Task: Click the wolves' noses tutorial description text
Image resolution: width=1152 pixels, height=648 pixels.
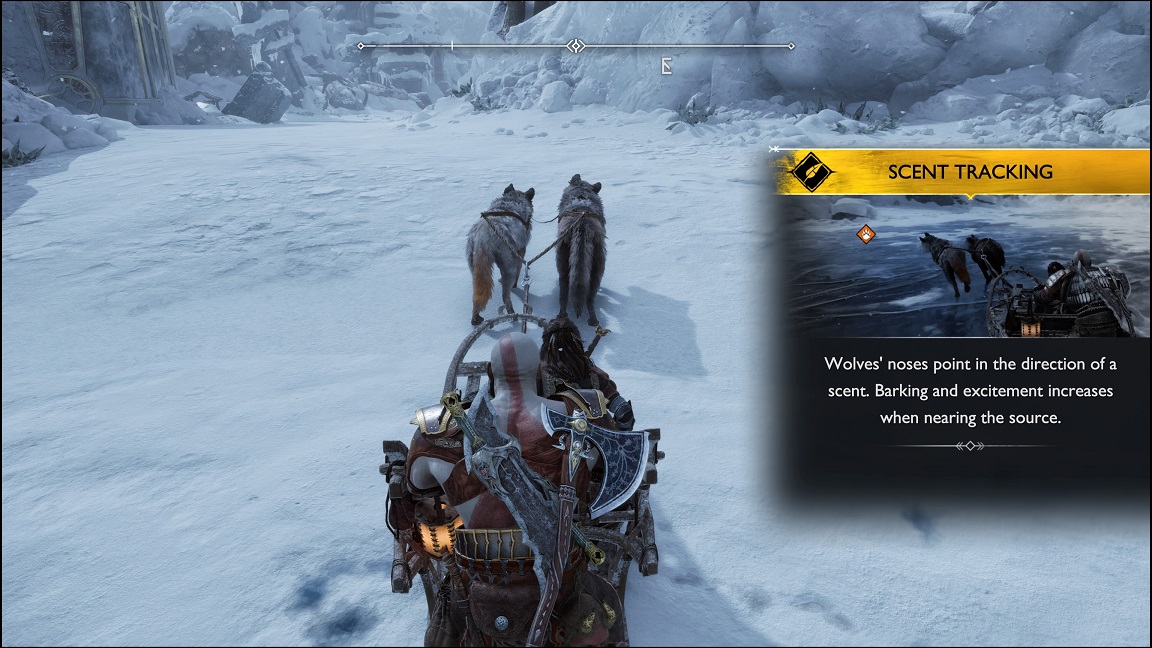Action: coord(969,390)
